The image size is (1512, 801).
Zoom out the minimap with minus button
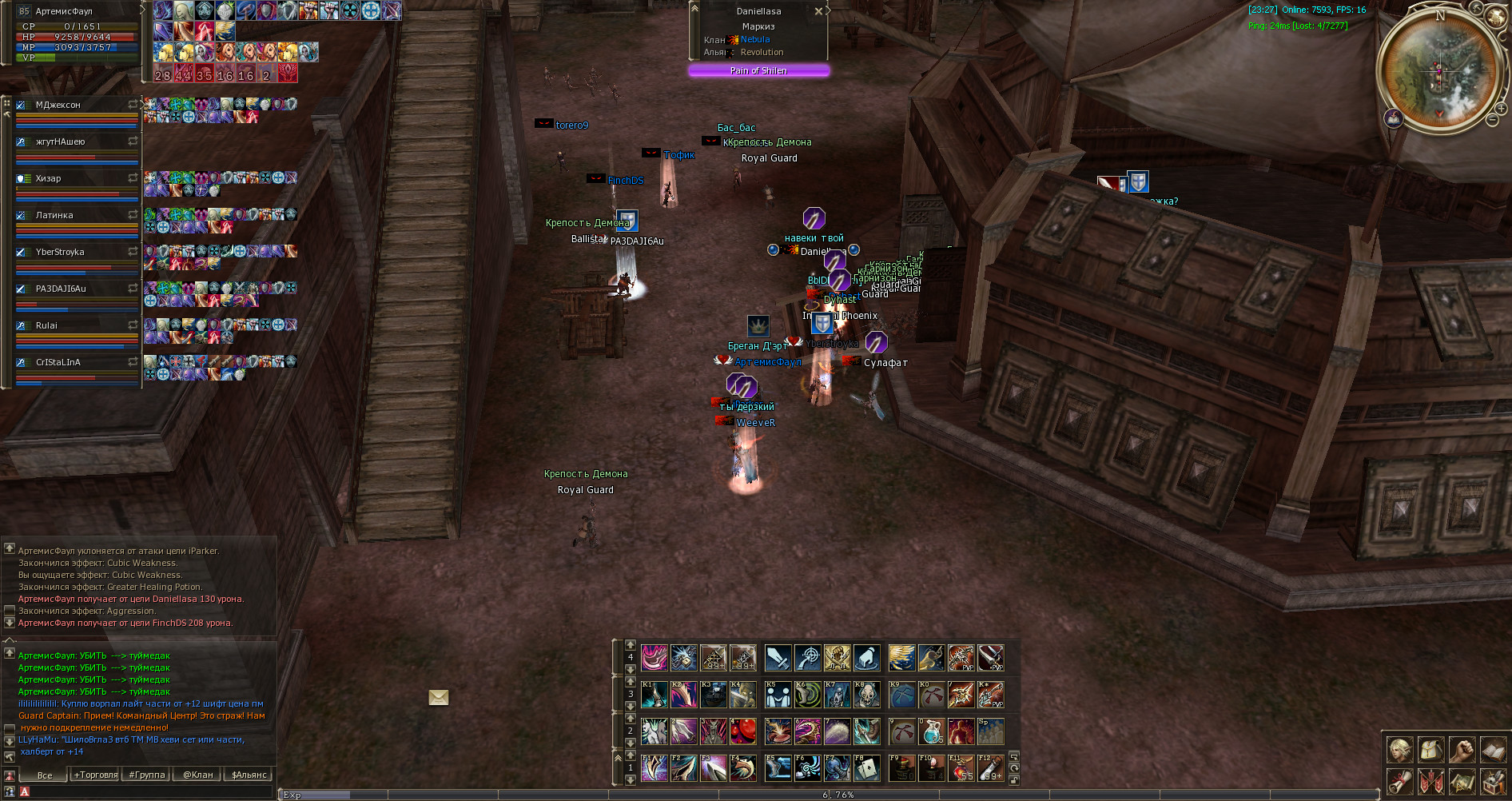point(1491,120)
